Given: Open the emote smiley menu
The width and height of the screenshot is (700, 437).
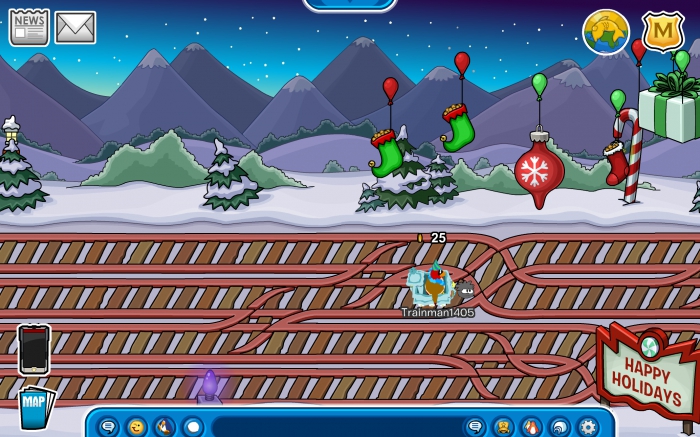Looking at the screenshot, I should point(136,427).
